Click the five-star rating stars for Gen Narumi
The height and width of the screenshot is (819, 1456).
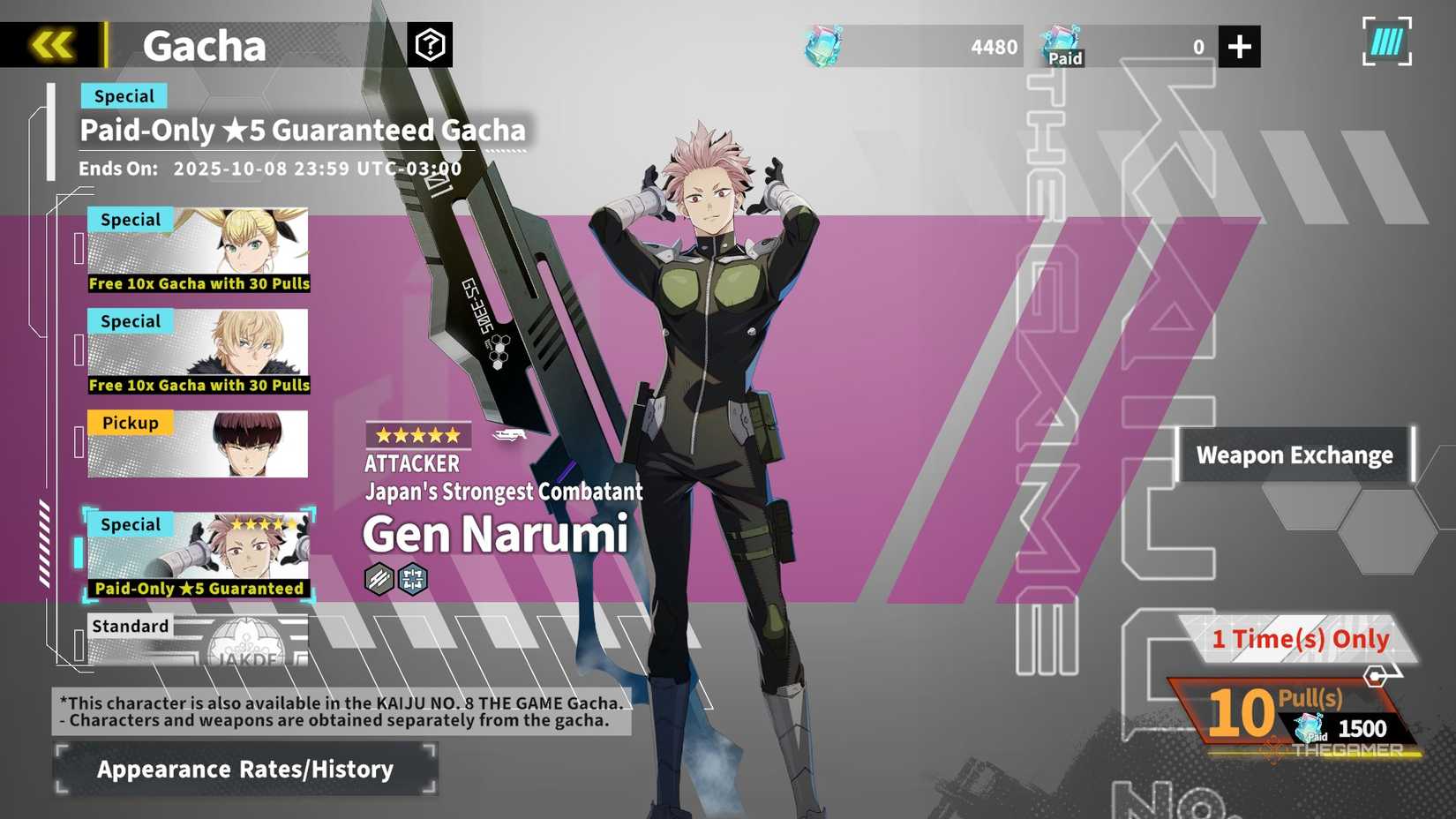tap(417, 434)
